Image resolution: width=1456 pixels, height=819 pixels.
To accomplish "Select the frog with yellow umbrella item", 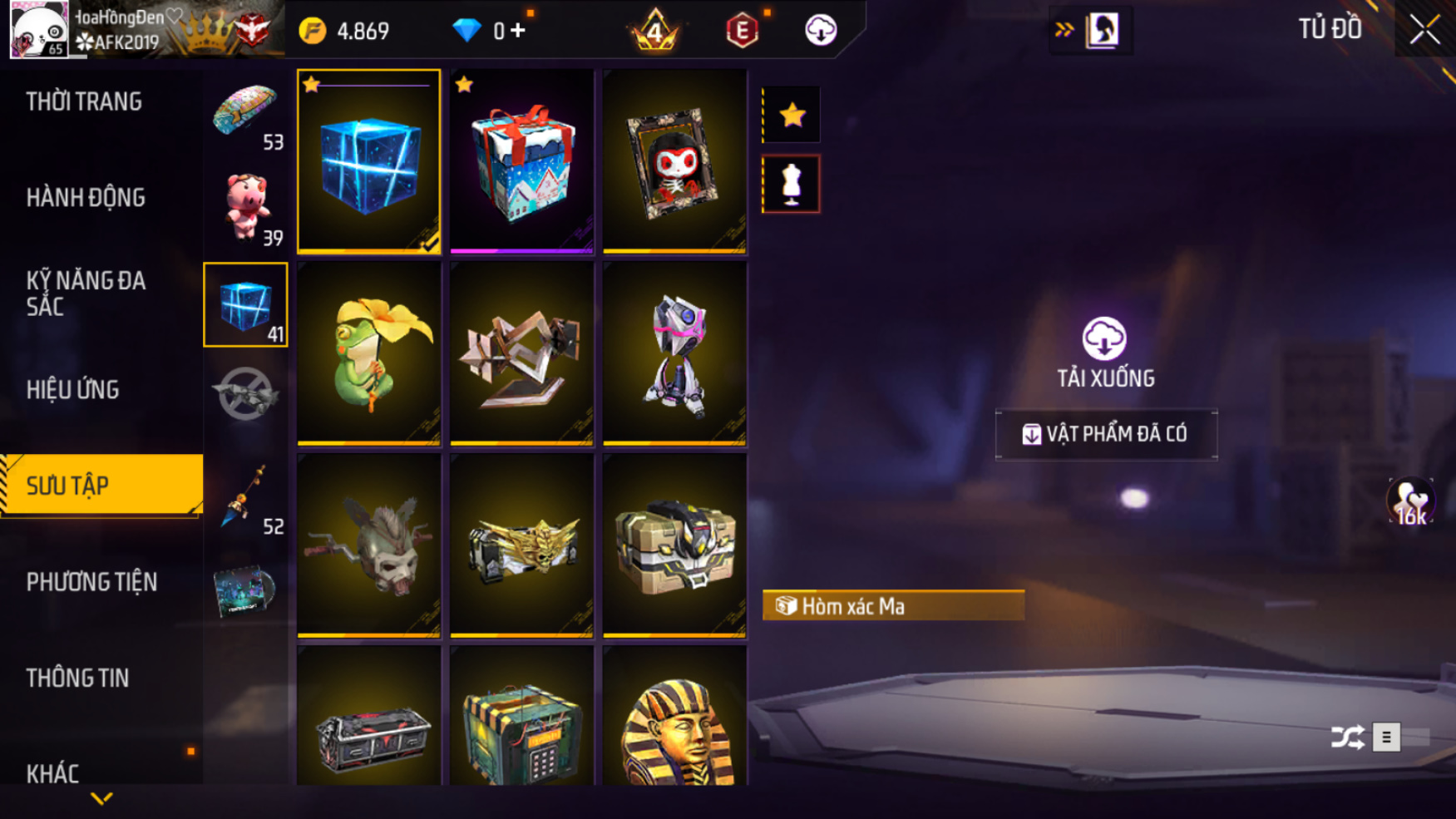I will click(368, 353).
